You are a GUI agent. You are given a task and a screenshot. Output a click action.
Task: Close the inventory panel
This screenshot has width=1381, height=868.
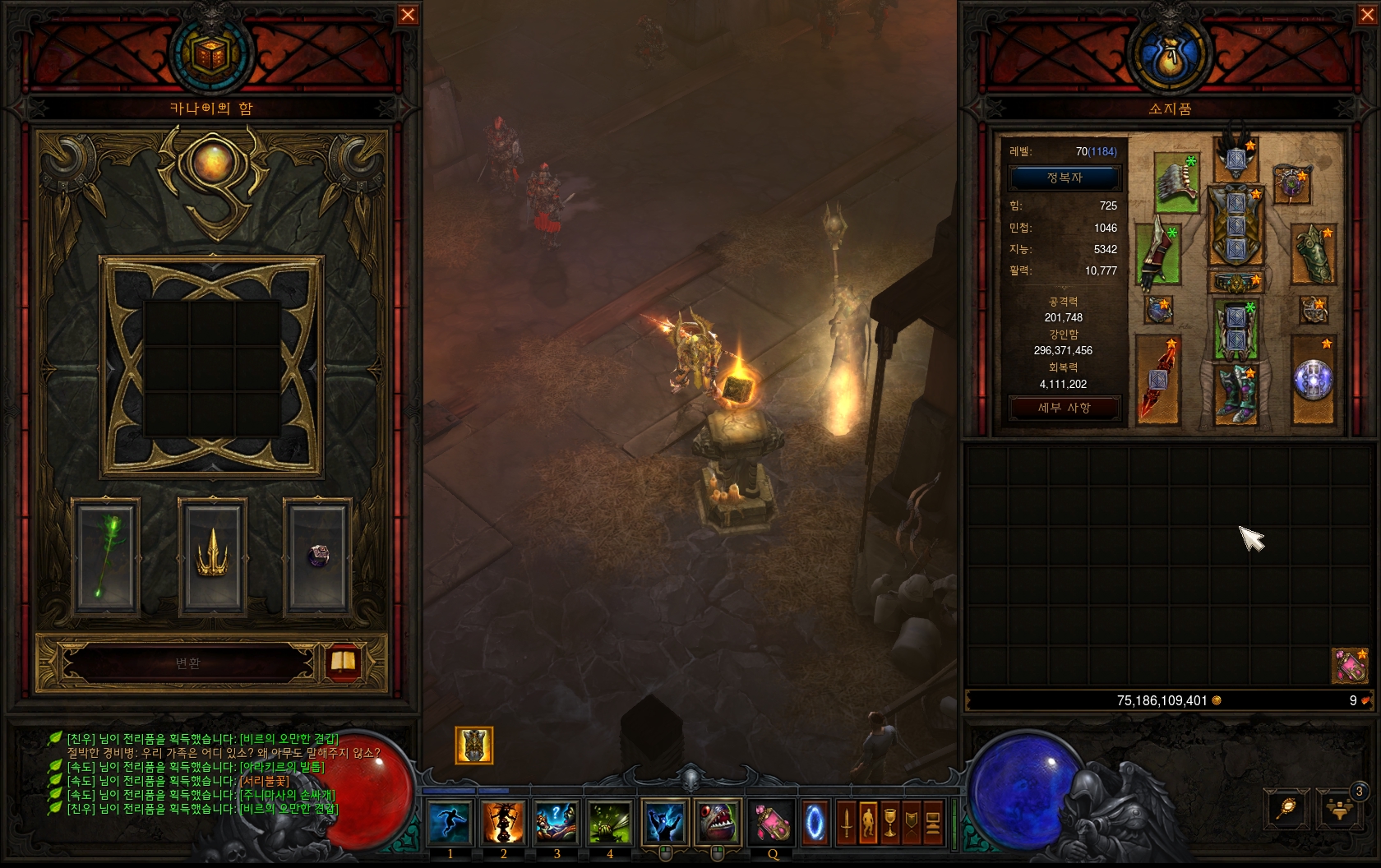click(1367, 15)
